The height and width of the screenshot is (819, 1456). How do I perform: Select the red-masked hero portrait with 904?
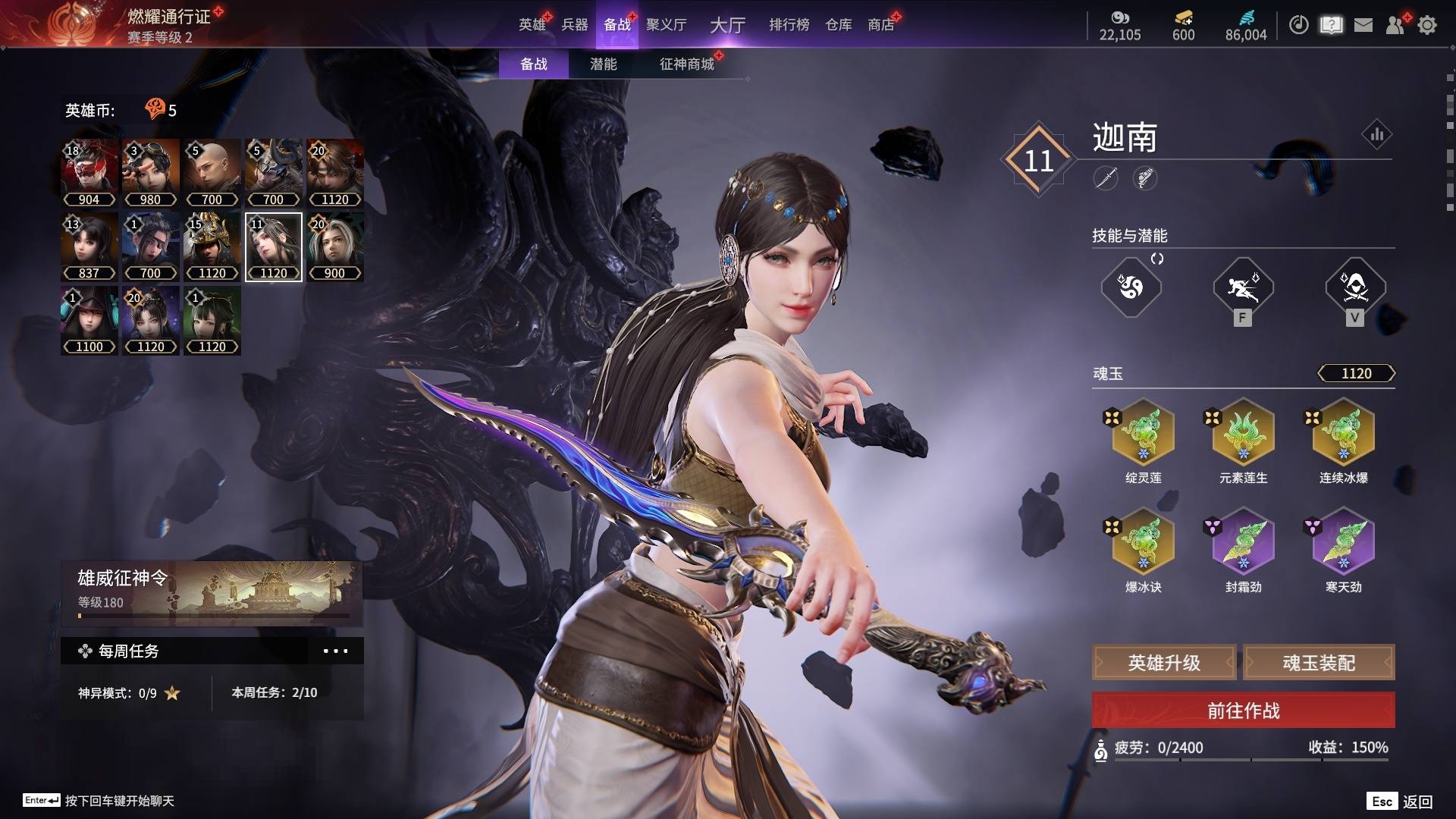pos(89,173)
